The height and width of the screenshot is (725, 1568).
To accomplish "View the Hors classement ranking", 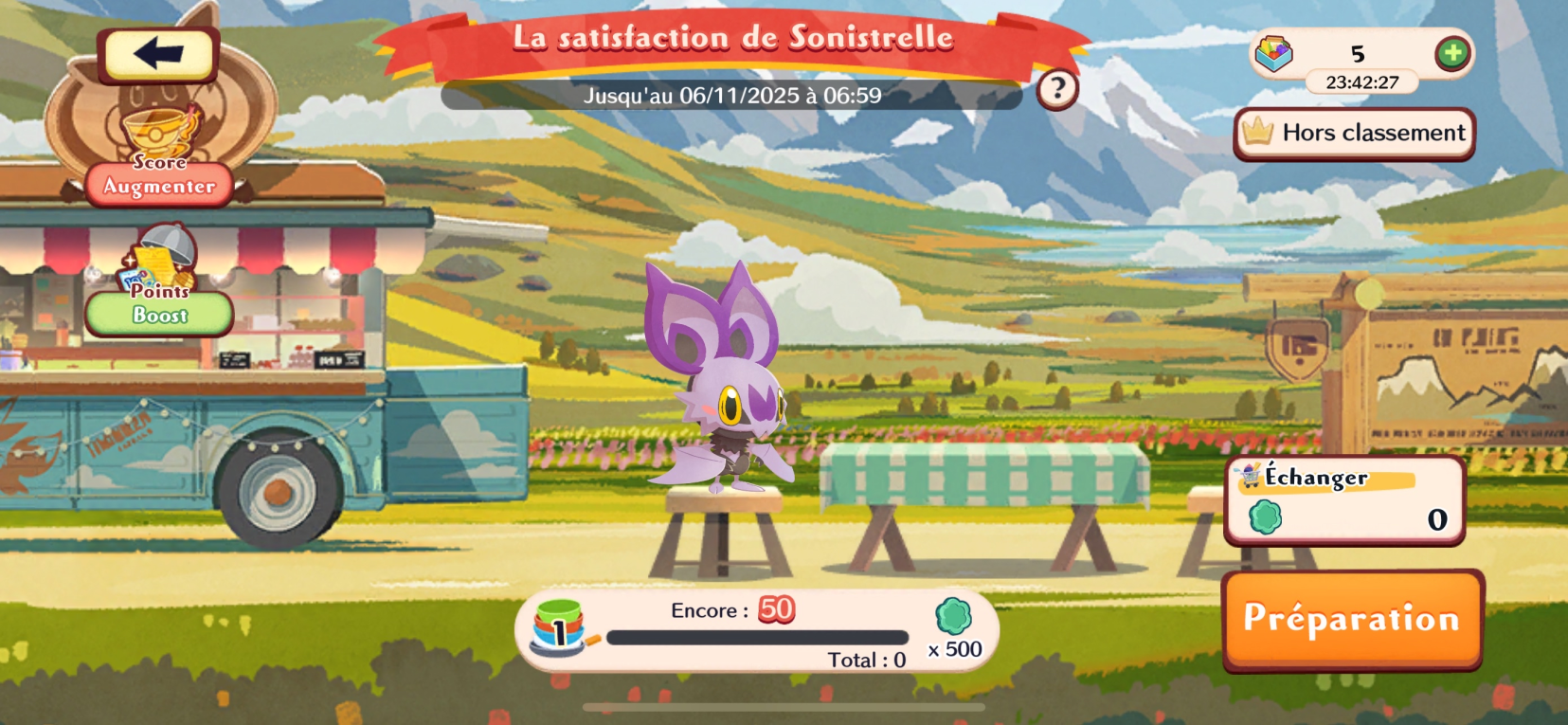I will tap(1354, 133).
